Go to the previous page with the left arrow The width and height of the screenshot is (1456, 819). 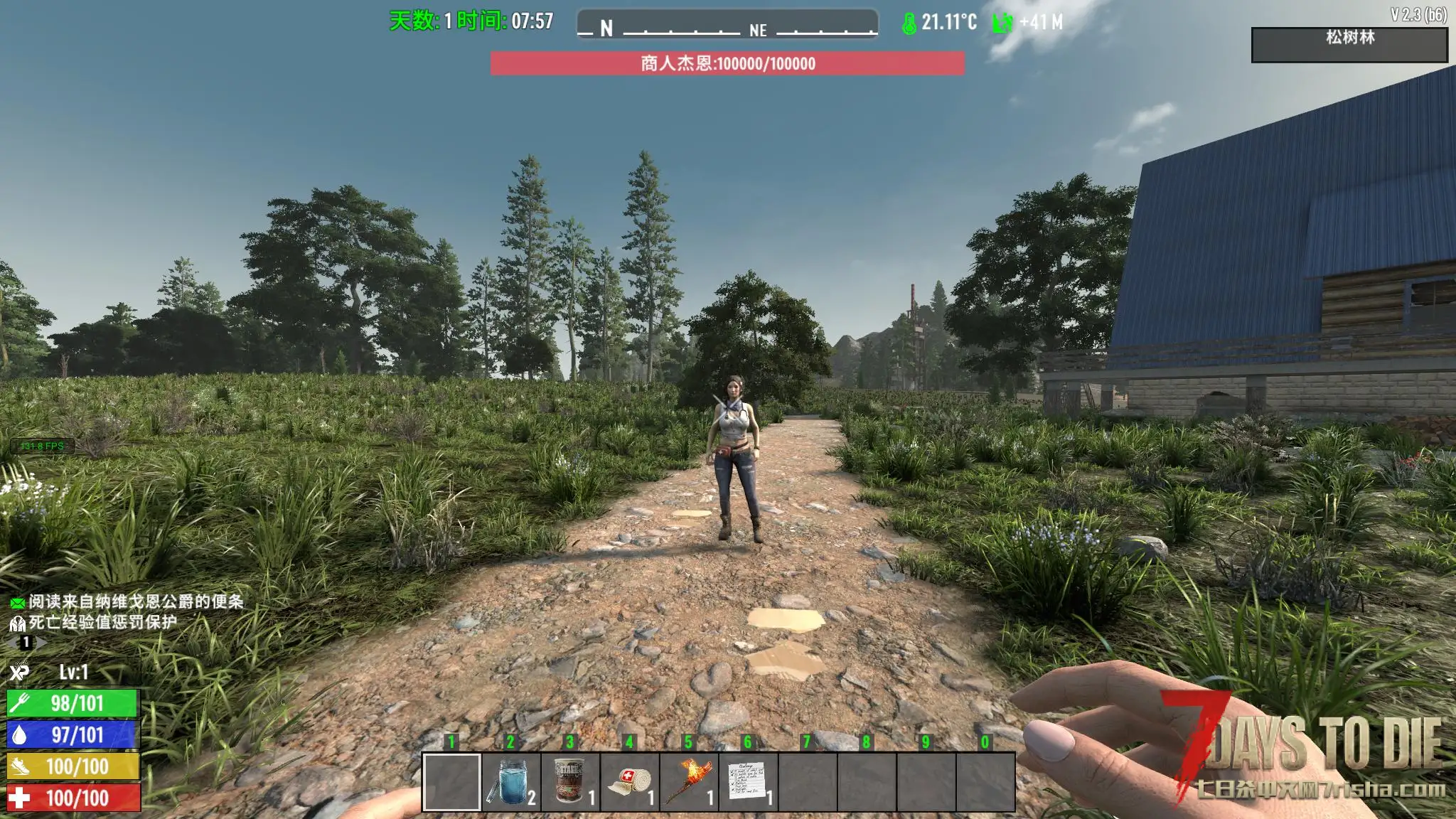pos(11,643)
